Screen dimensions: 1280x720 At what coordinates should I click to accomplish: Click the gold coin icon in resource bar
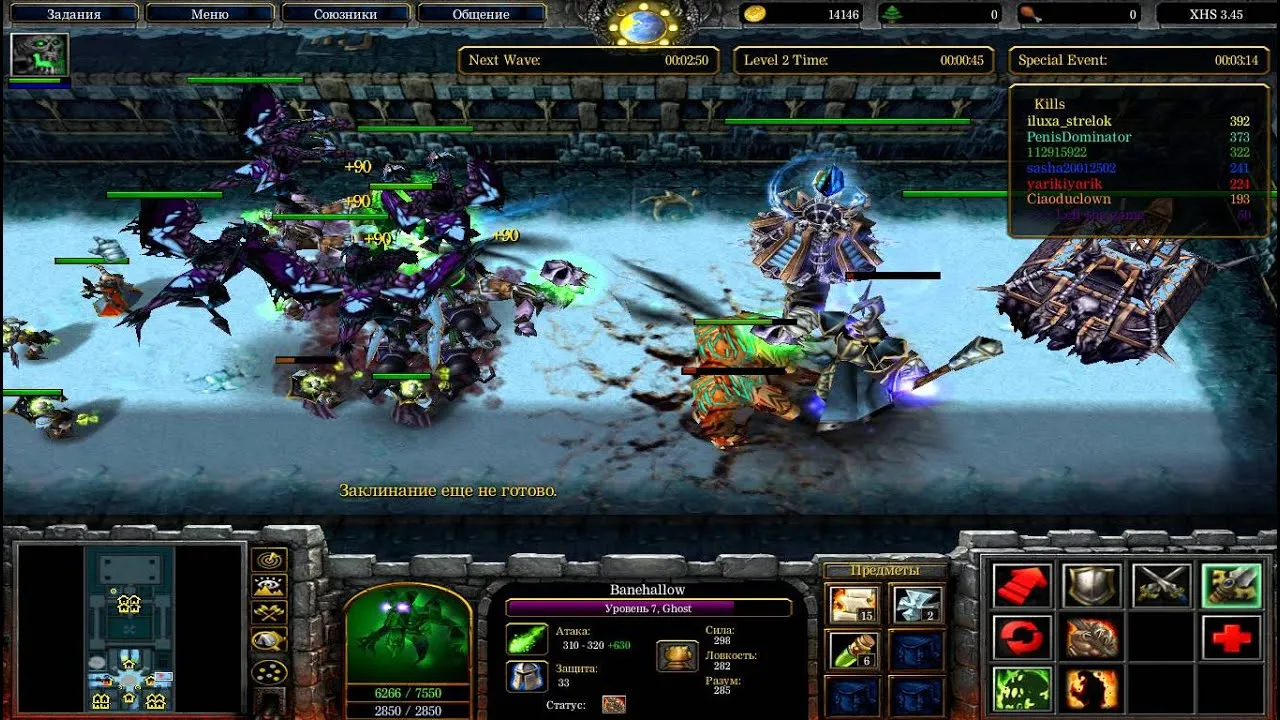(x=757, y=14)
